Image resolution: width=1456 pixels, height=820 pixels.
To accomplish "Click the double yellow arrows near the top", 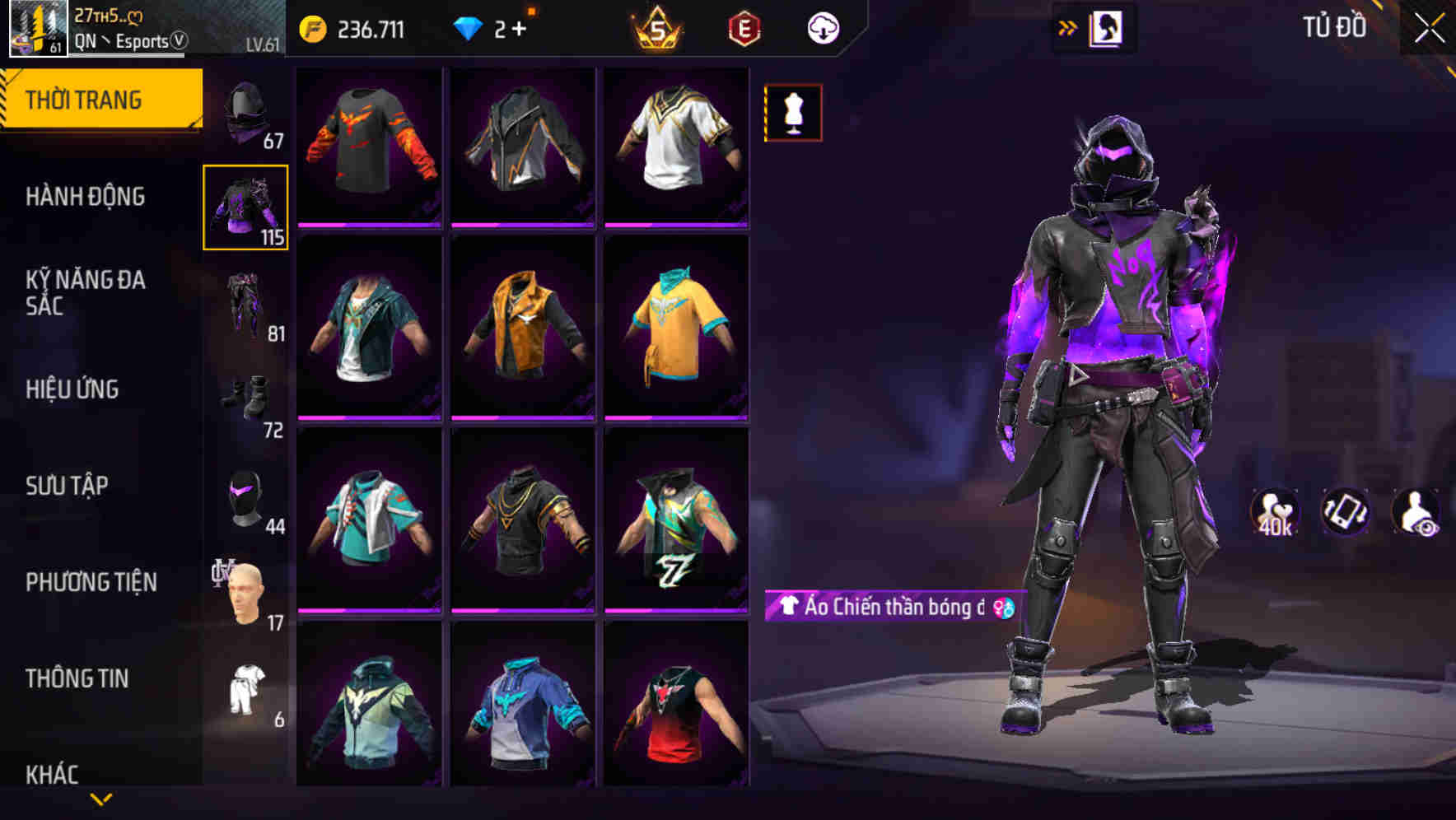I will (1068, 26).
